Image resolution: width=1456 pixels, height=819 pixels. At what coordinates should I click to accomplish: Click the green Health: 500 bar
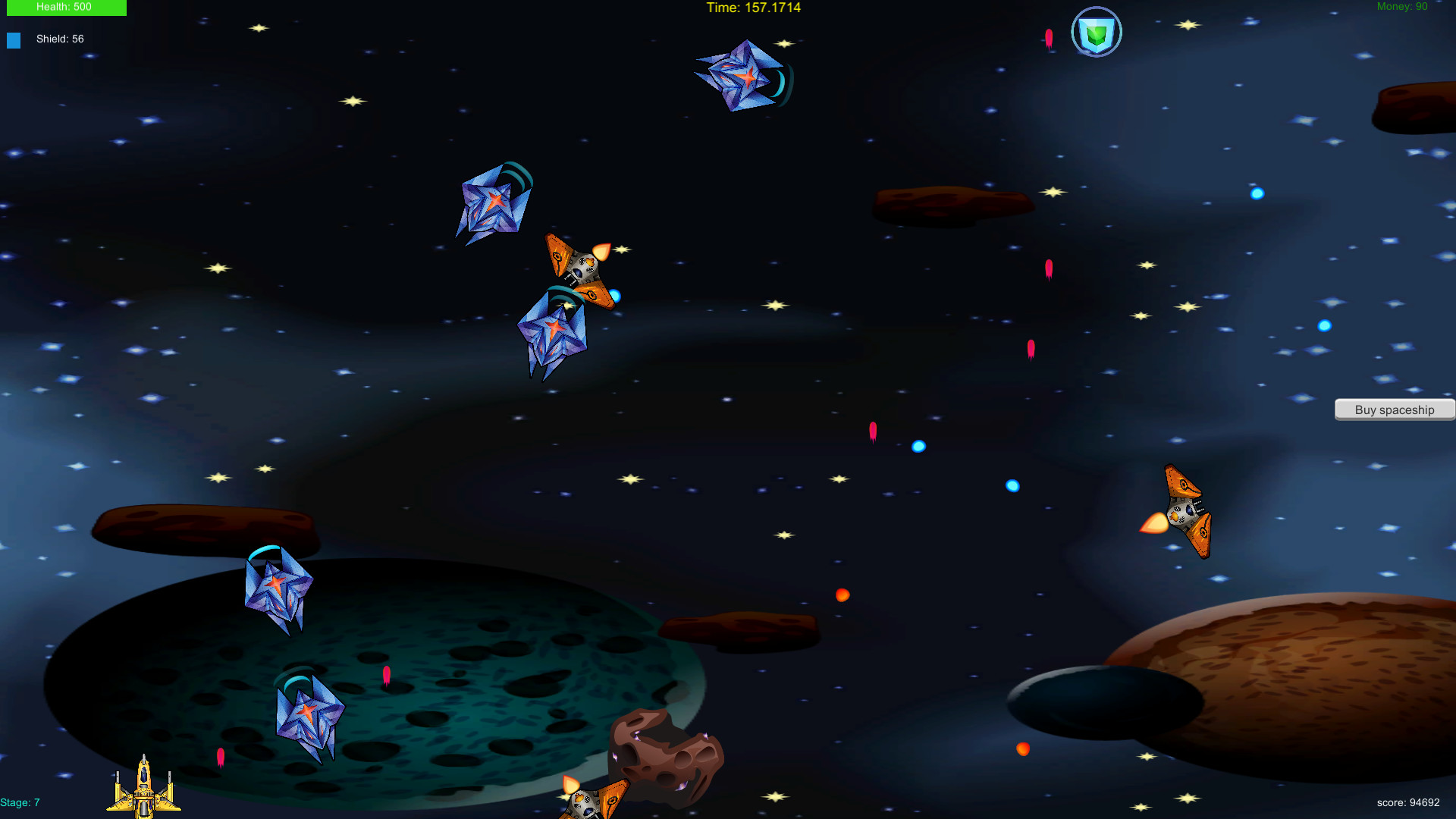(x=66, y=8)
